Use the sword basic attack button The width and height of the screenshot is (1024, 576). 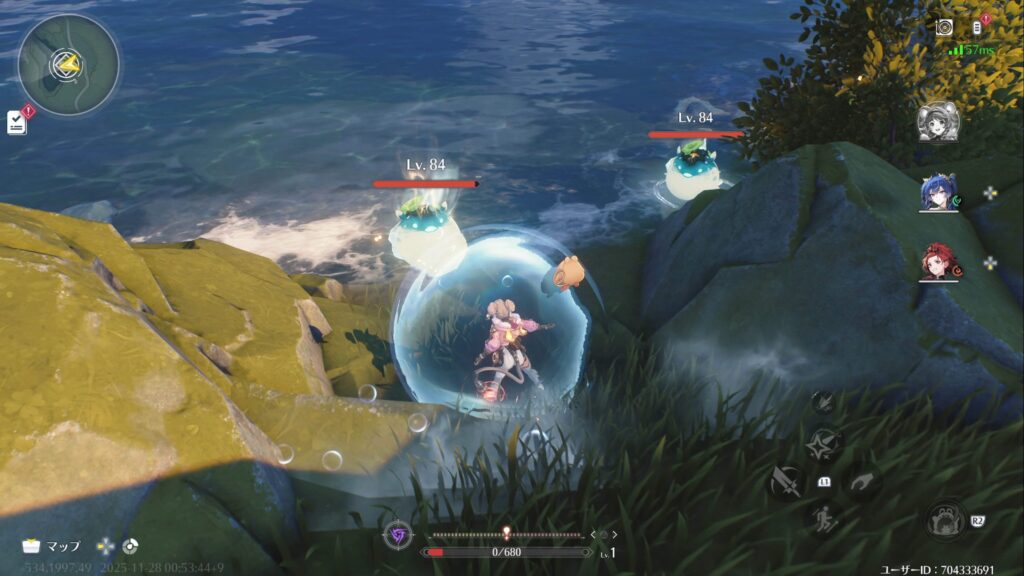pos(786,481)
